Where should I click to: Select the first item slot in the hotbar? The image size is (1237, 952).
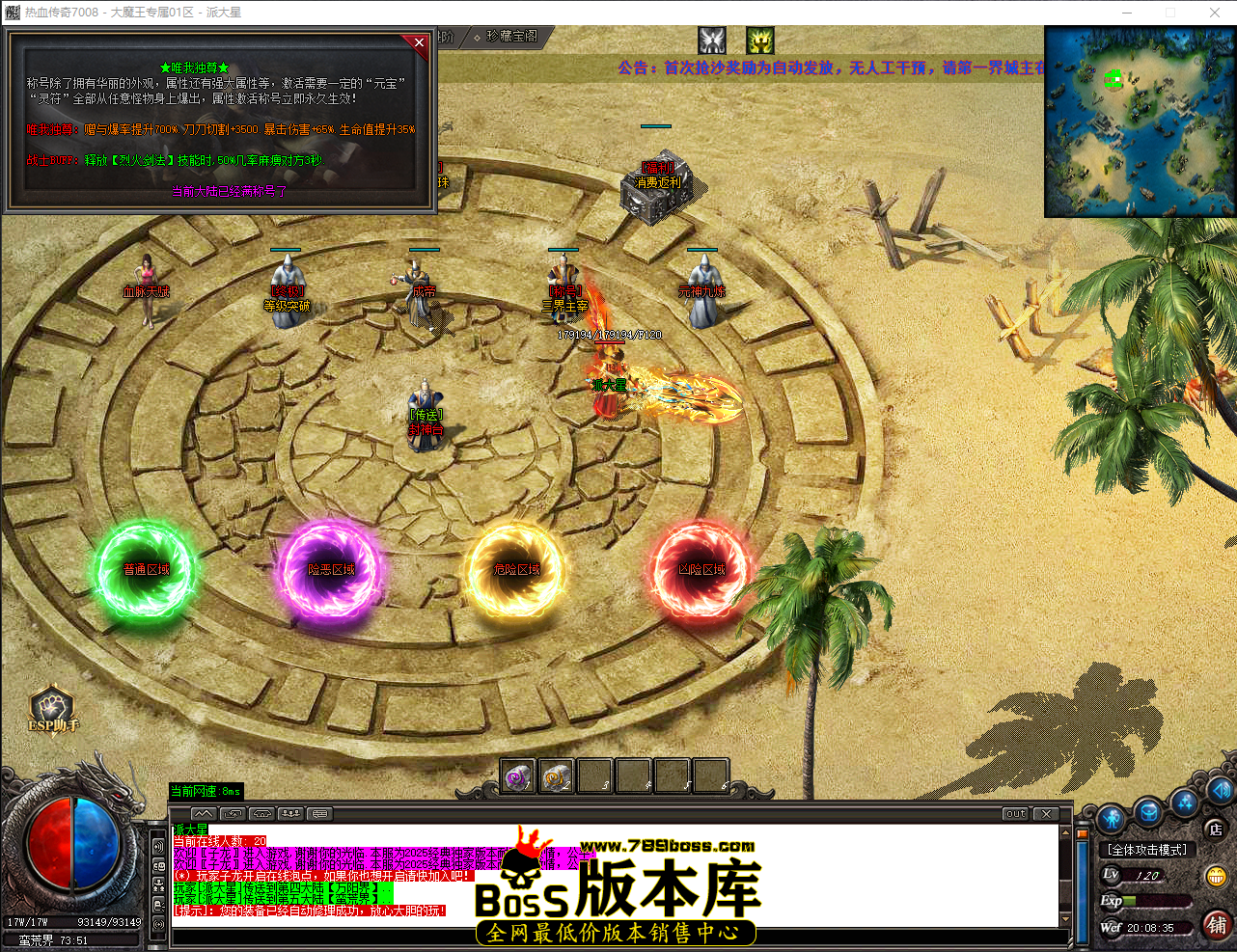[516, 775]
